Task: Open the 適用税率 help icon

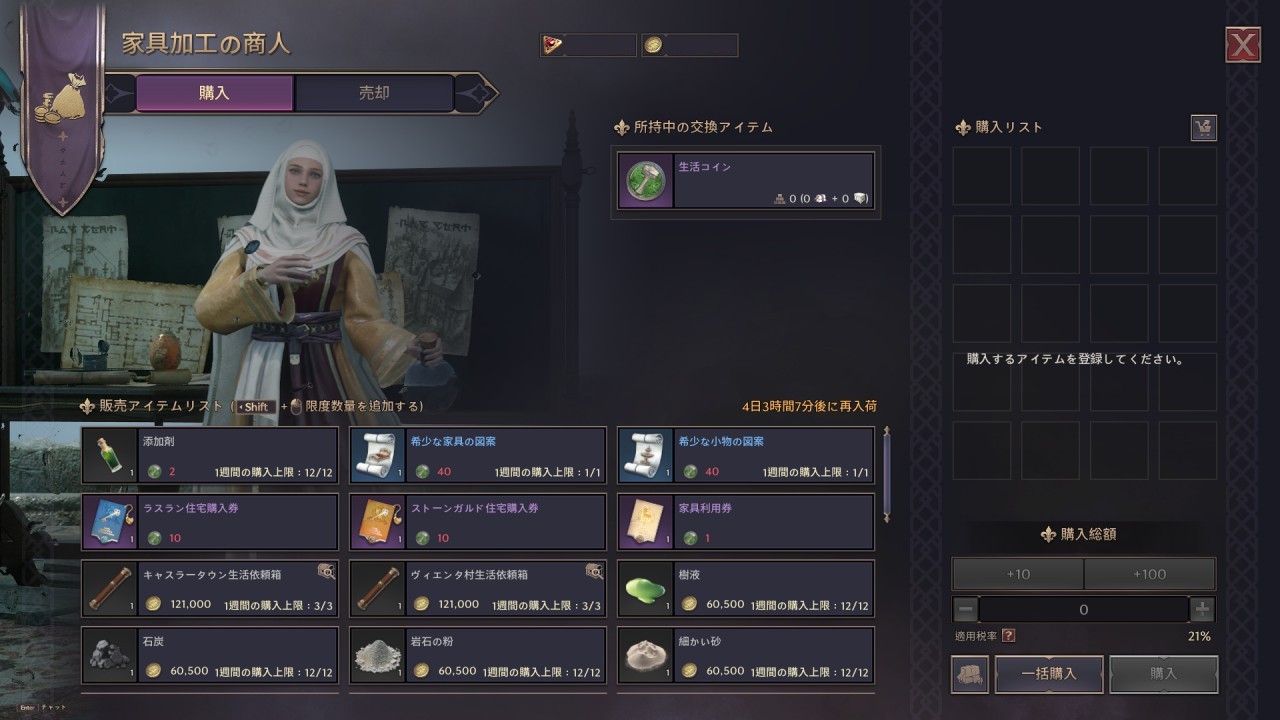Action: pos(1009,636)
